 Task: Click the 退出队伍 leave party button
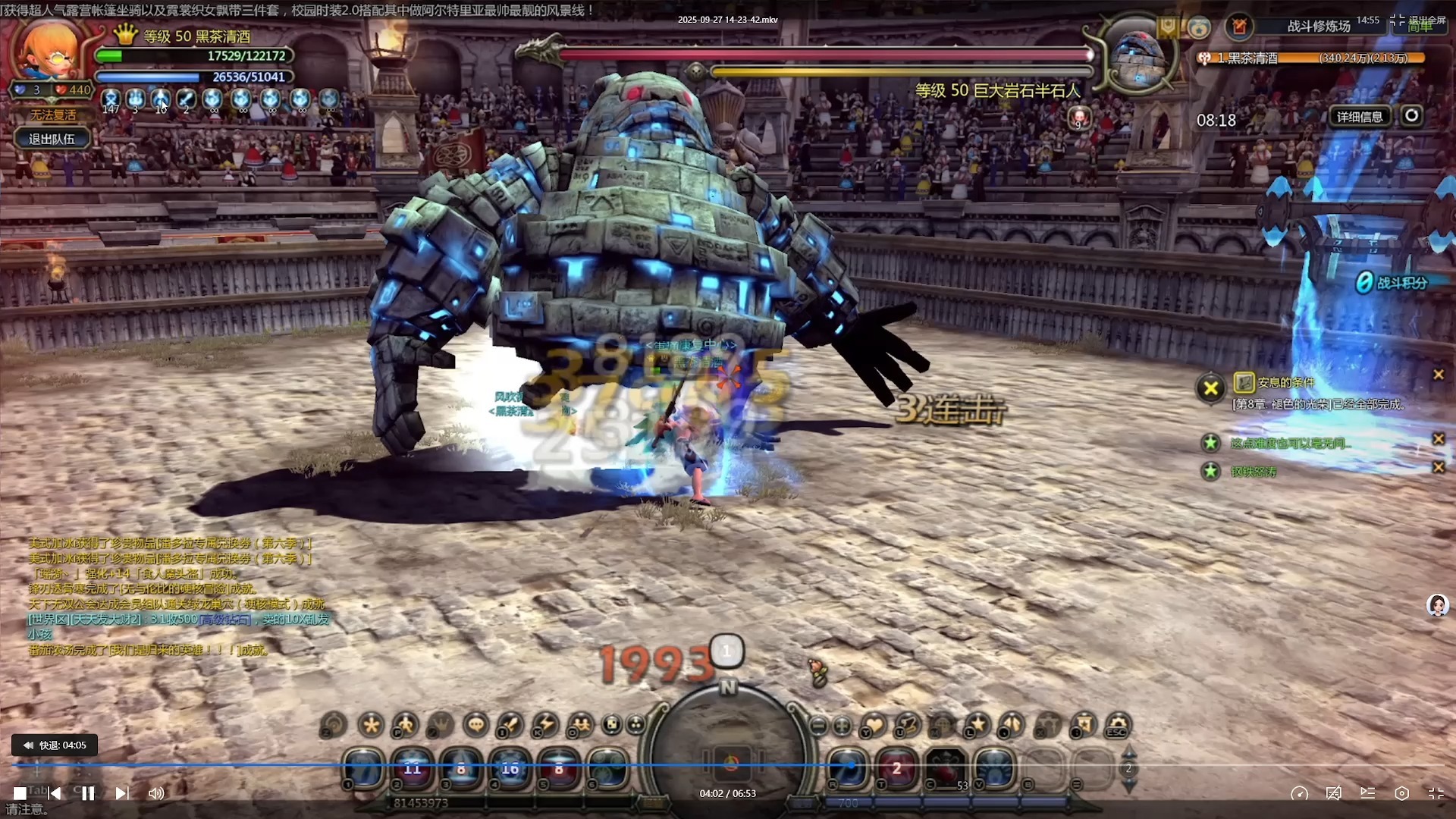[x=52, y=139]
